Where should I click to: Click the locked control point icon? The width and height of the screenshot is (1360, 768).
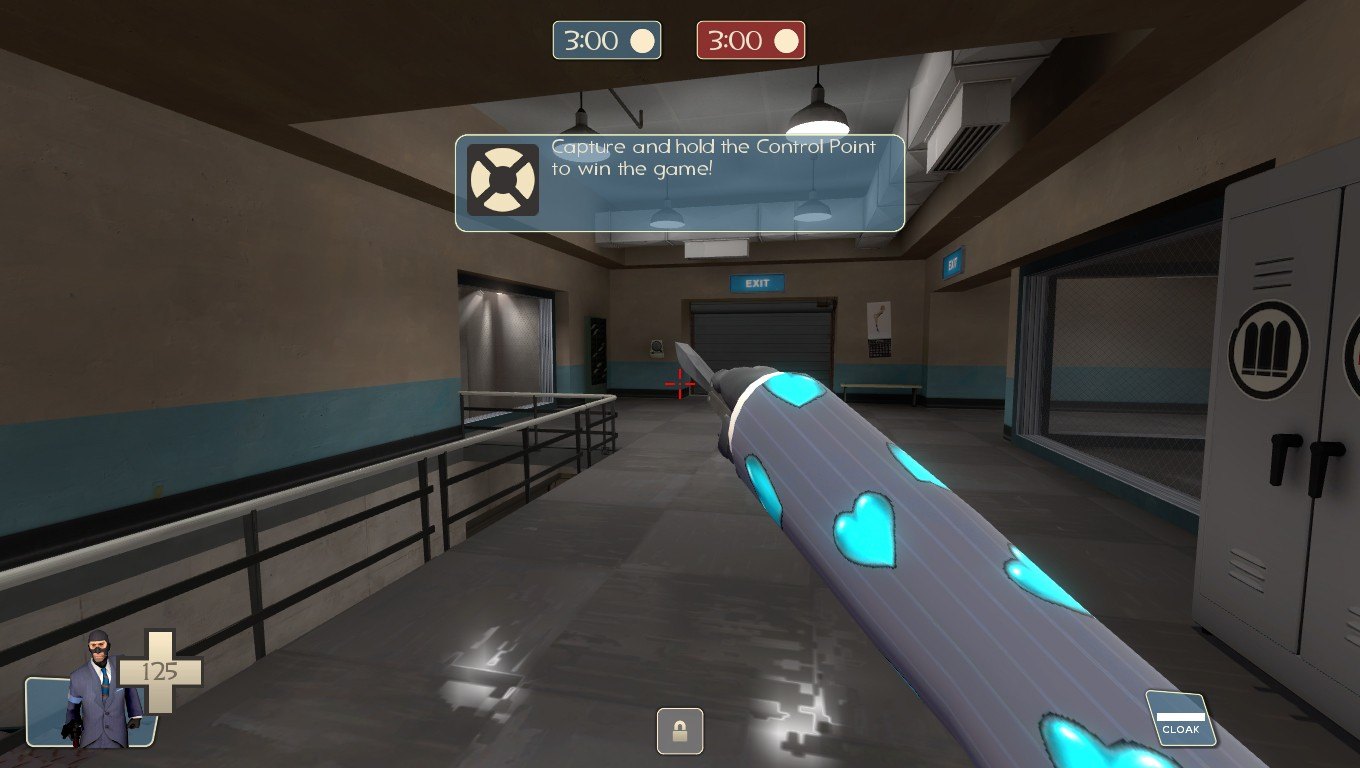pyautogui.click(x=680, y=731)
